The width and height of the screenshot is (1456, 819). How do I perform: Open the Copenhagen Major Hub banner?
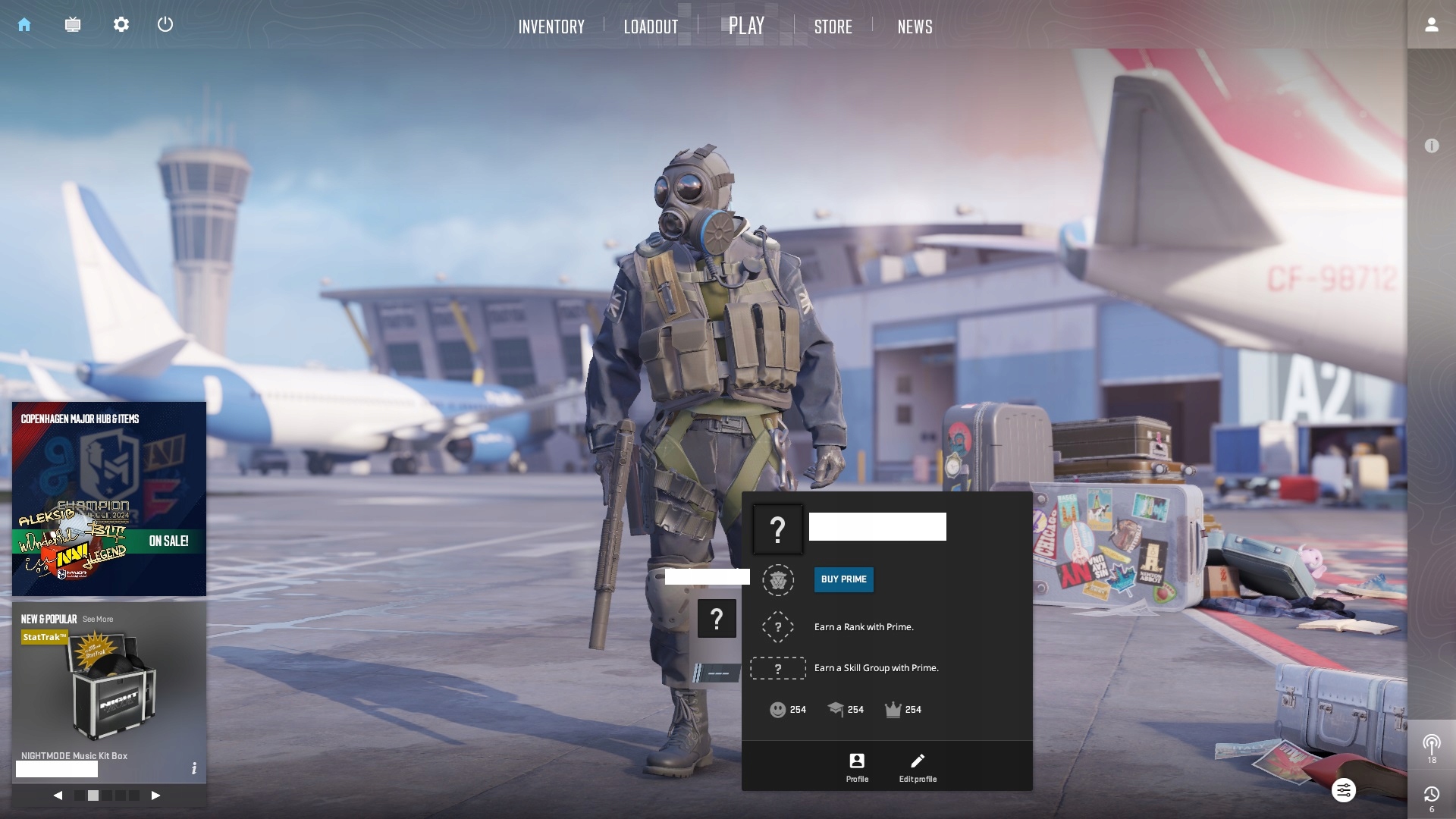click(109, 499)
